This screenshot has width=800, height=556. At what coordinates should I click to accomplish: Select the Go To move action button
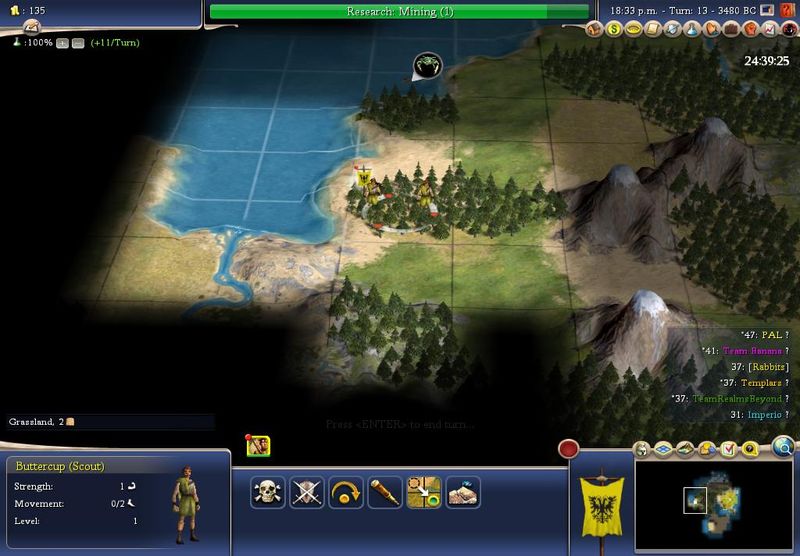click(424, 491)
